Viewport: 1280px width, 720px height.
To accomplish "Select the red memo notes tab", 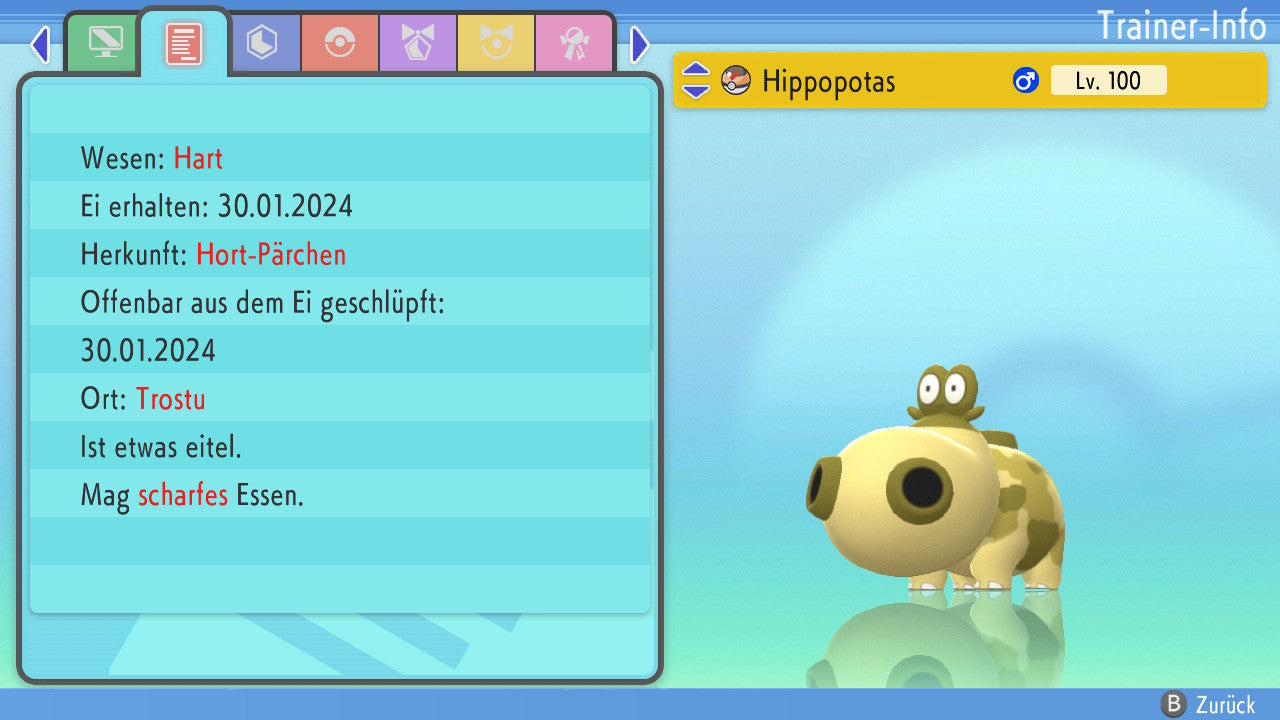I will click(x=184, y=44).
